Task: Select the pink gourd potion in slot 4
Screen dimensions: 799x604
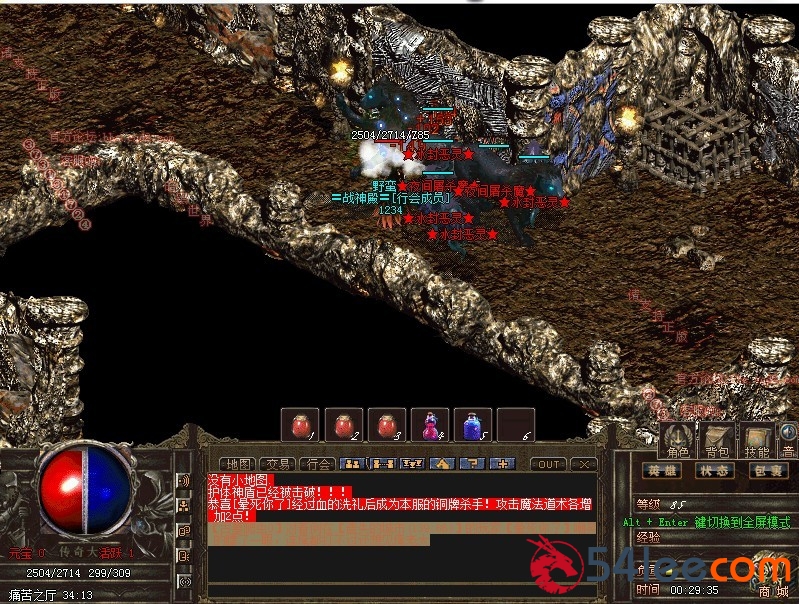Action: [x=429, y=425]
